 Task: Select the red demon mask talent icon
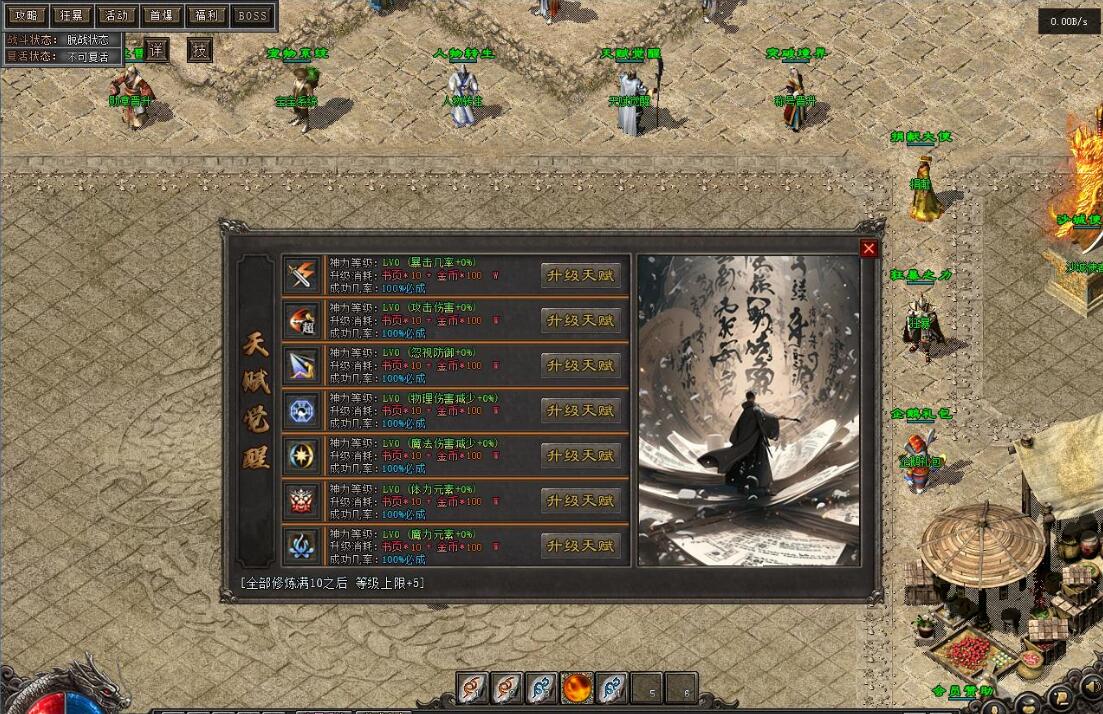point(301,500)
